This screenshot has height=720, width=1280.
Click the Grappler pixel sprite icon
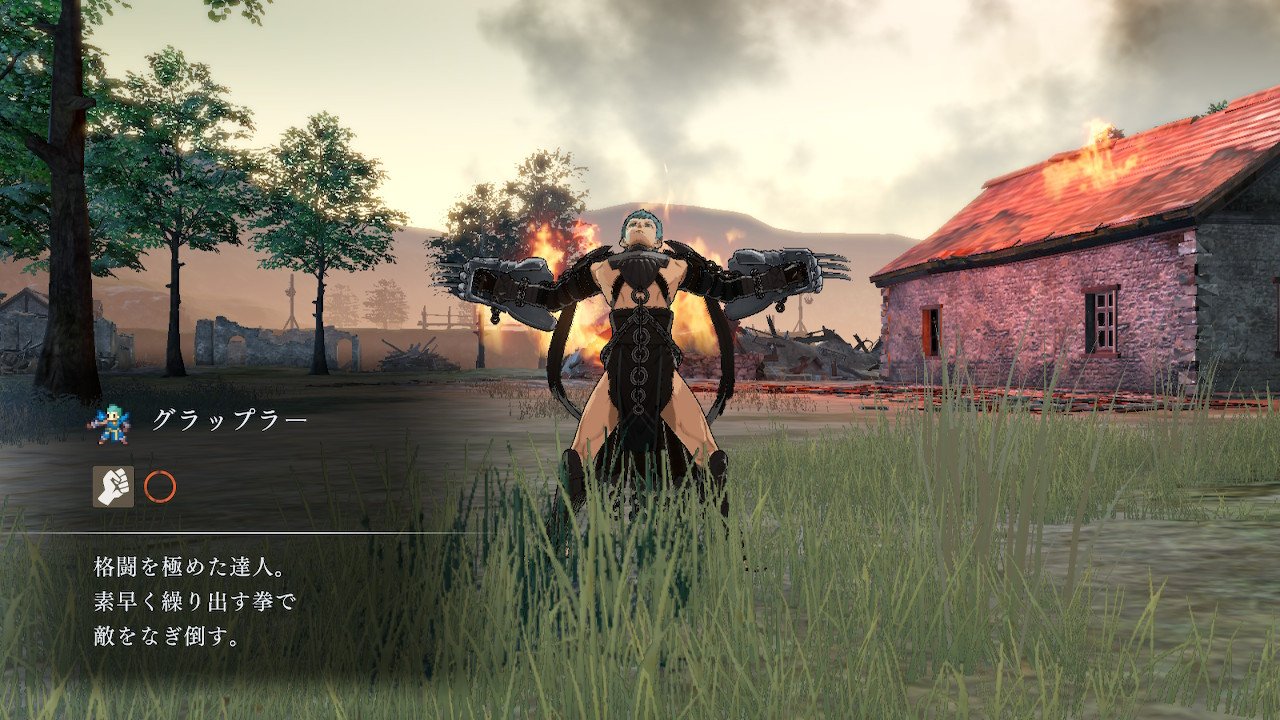coord(108,423)
